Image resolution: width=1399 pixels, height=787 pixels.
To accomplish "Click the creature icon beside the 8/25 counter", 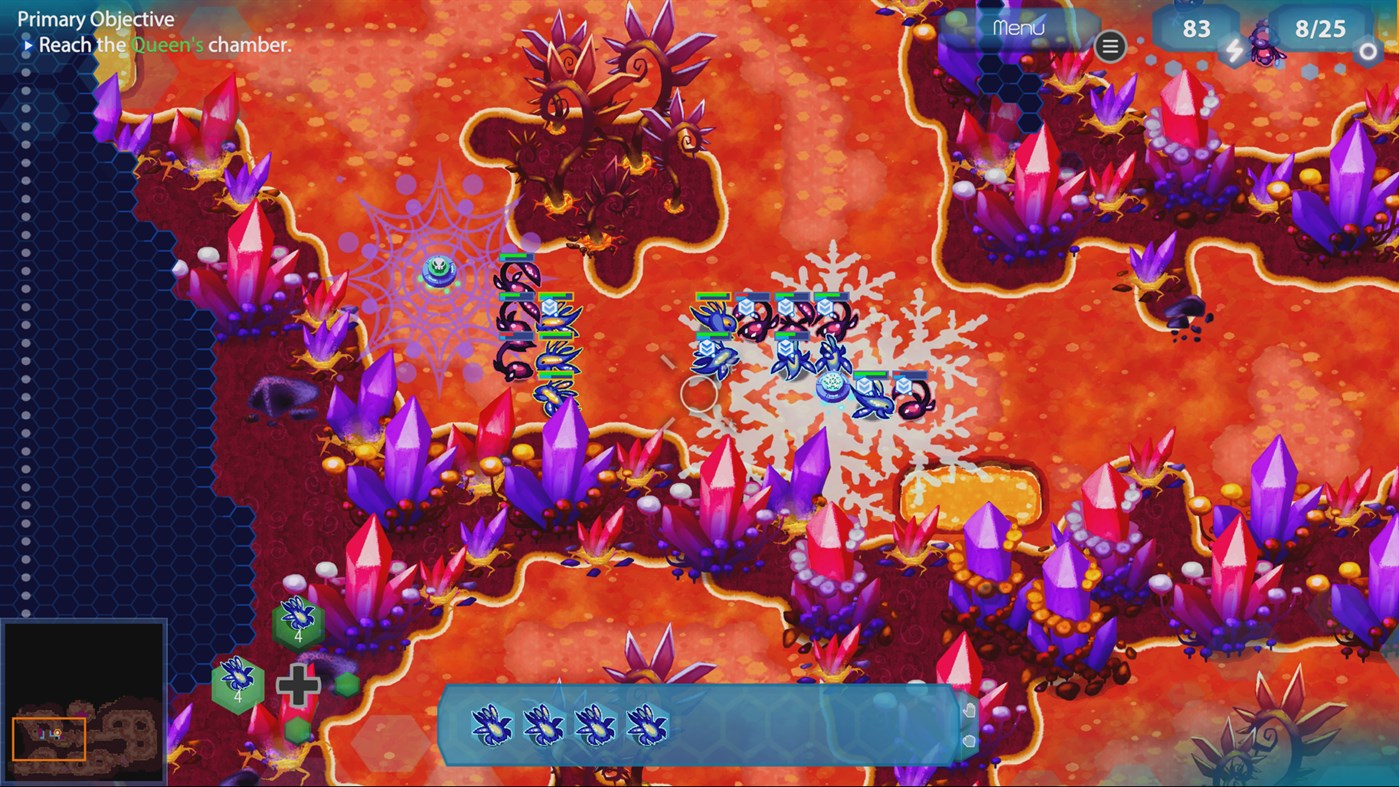I will point(1267,47).
